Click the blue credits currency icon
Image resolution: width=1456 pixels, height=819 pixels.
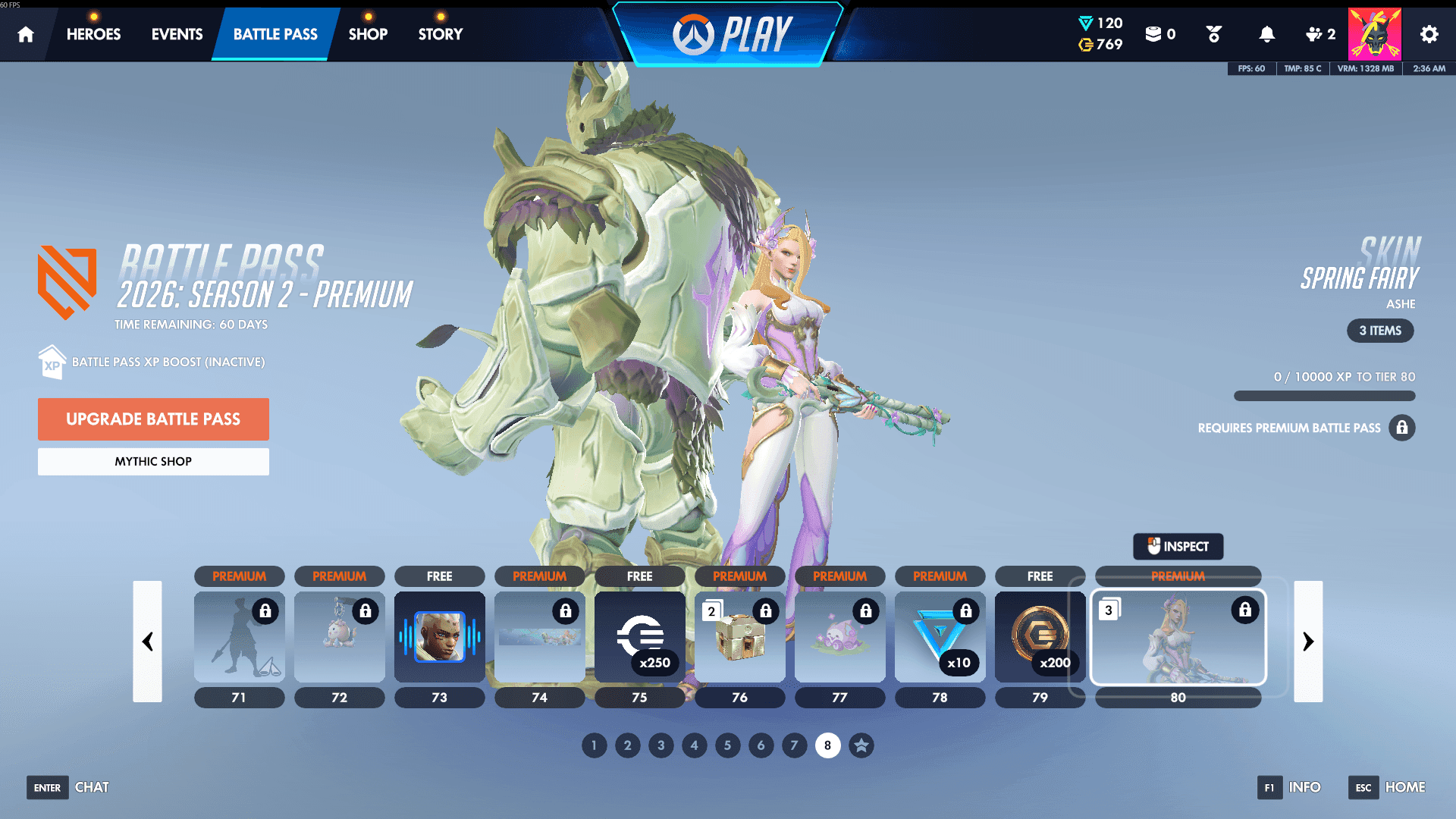pos(1087,23)
